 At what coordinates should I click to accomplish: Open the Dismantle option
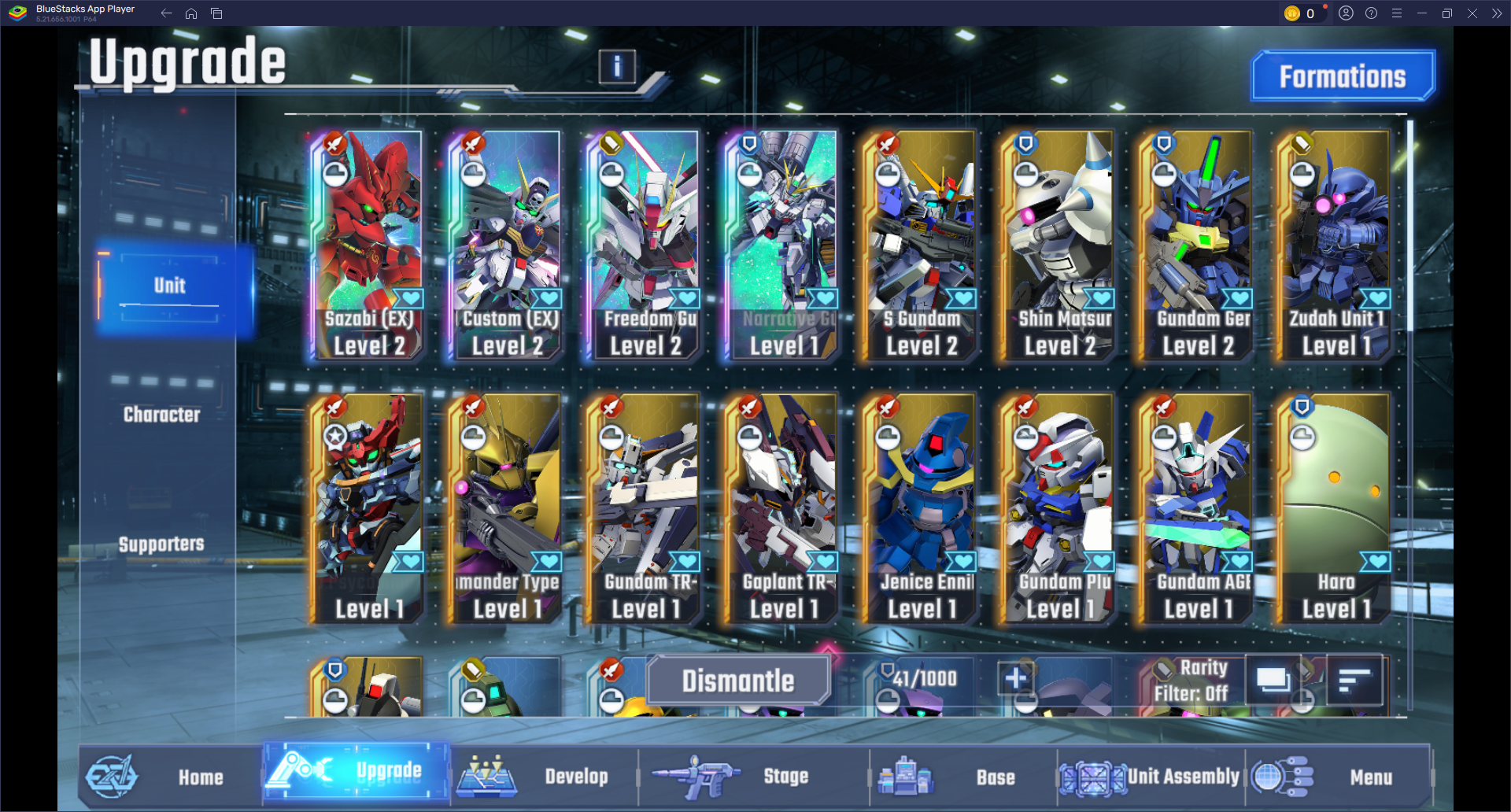pos(737,681)
